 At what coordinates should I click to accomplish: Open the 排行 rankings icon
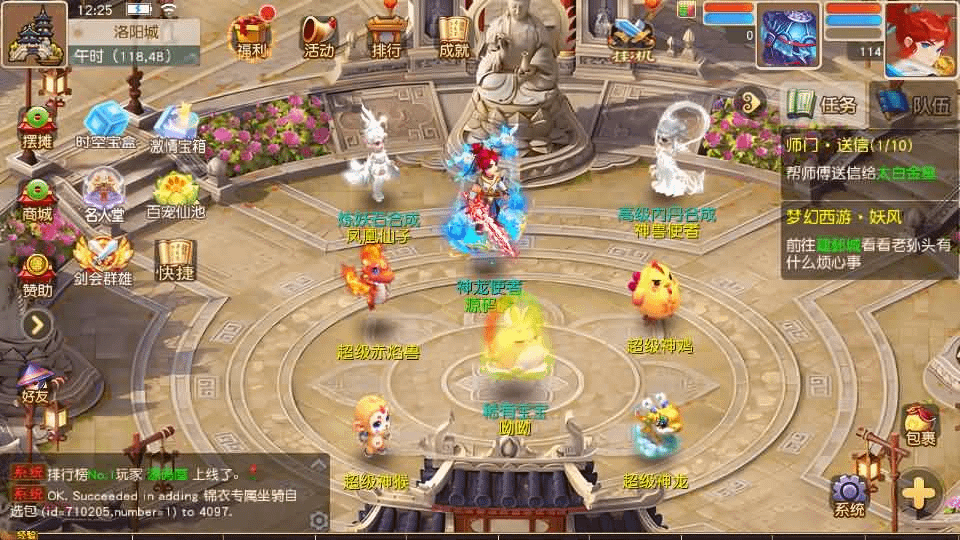tap(386, 35)
